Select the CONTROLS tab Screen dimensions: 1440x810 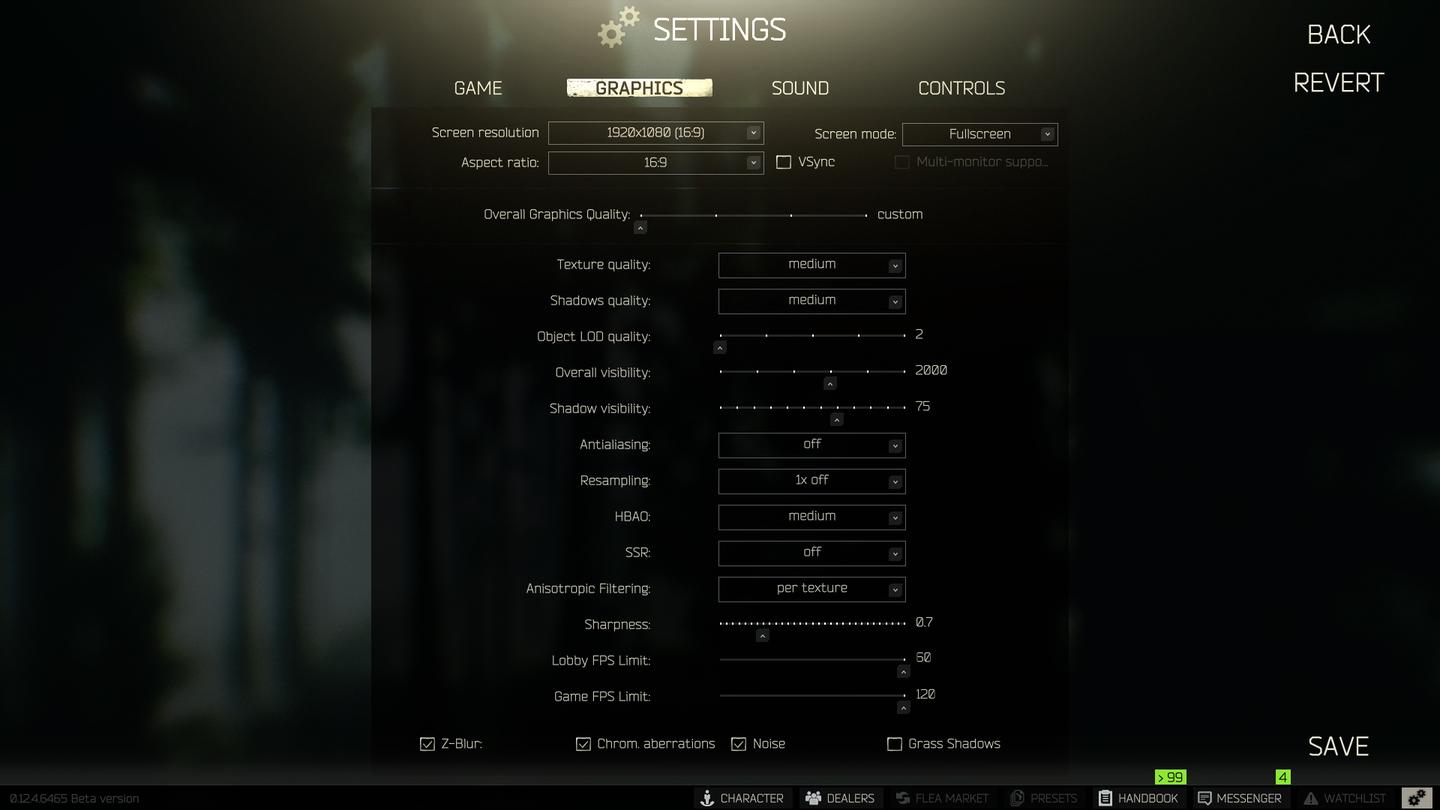tap(961, 88)
